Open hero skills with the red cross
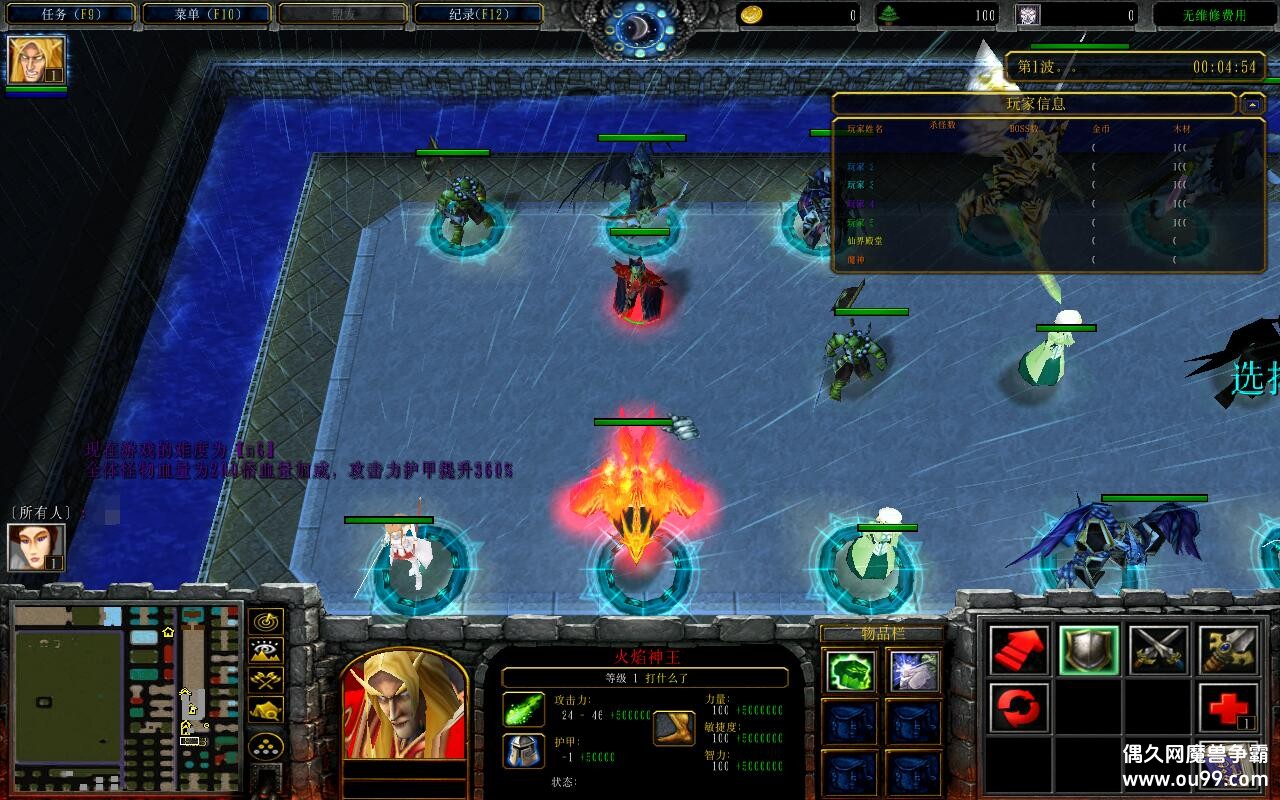1280x800 pixels. [x=1228, y=708]
